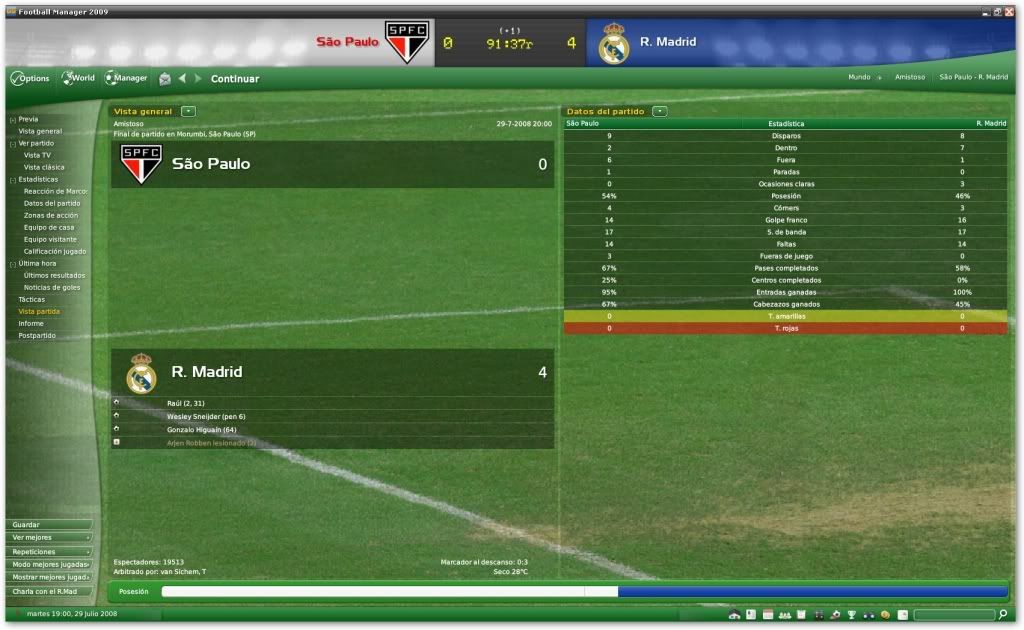Open Noticias de goles
This screenshot has height=630, width=1024.
pyautogui.click(x=52, y=287)
